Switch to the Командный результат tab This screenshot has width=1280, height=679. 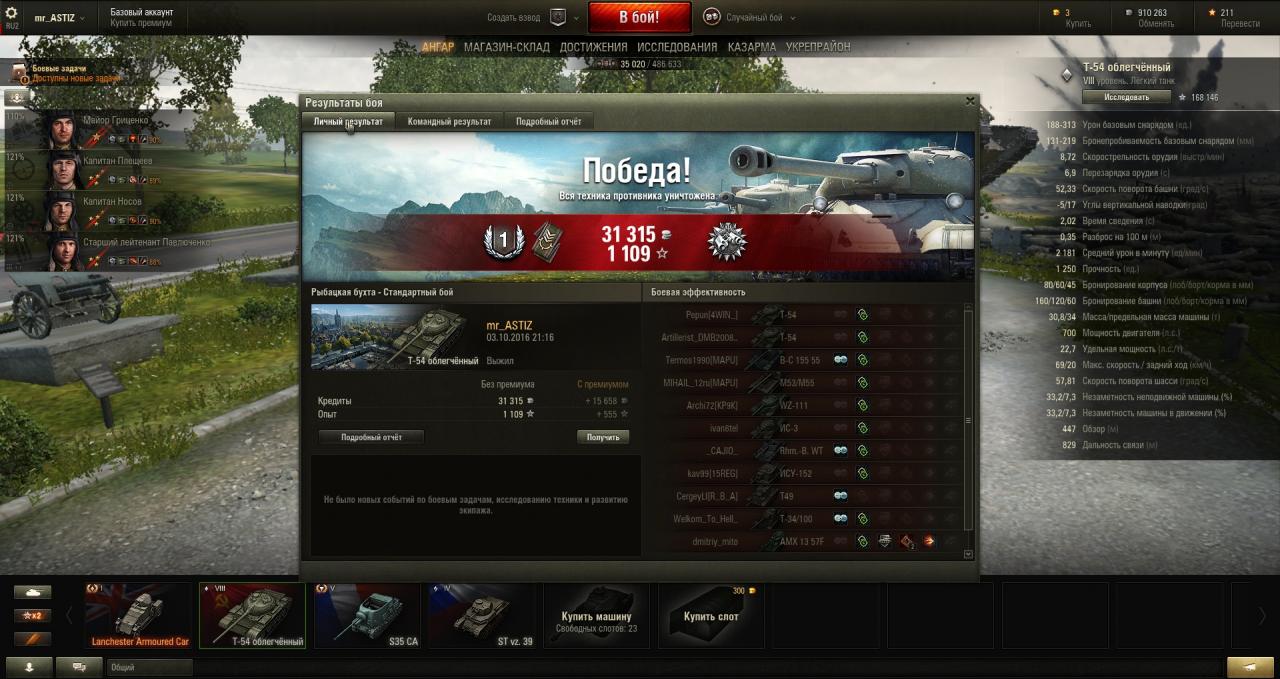tap(449, 121)
